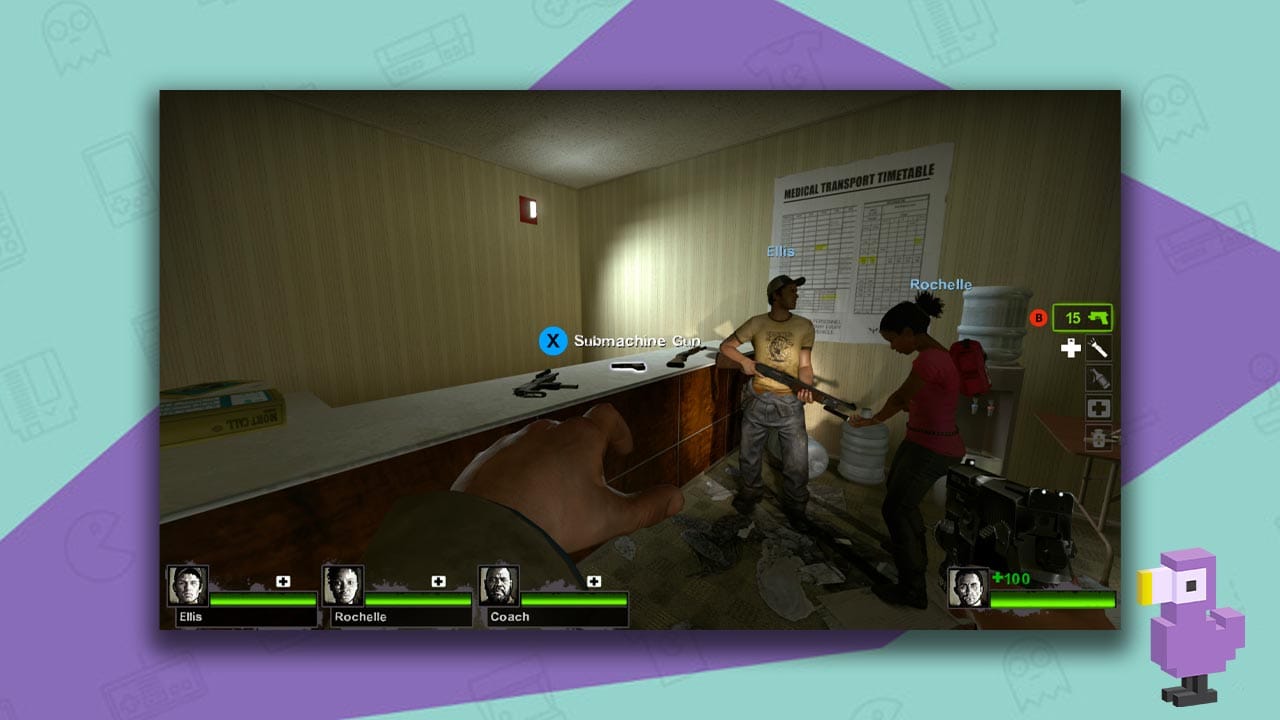Select the floating Rochelle name label
The height and width of the screenshot is (720, 1280).
tap(941, 284)
